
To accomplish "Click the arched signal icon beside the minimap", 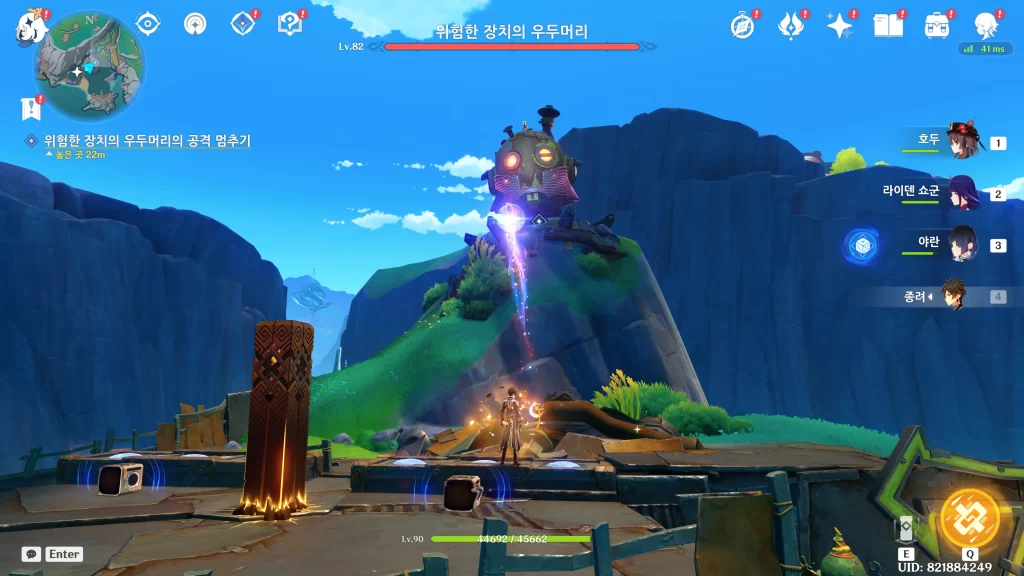I will (195, 23).
